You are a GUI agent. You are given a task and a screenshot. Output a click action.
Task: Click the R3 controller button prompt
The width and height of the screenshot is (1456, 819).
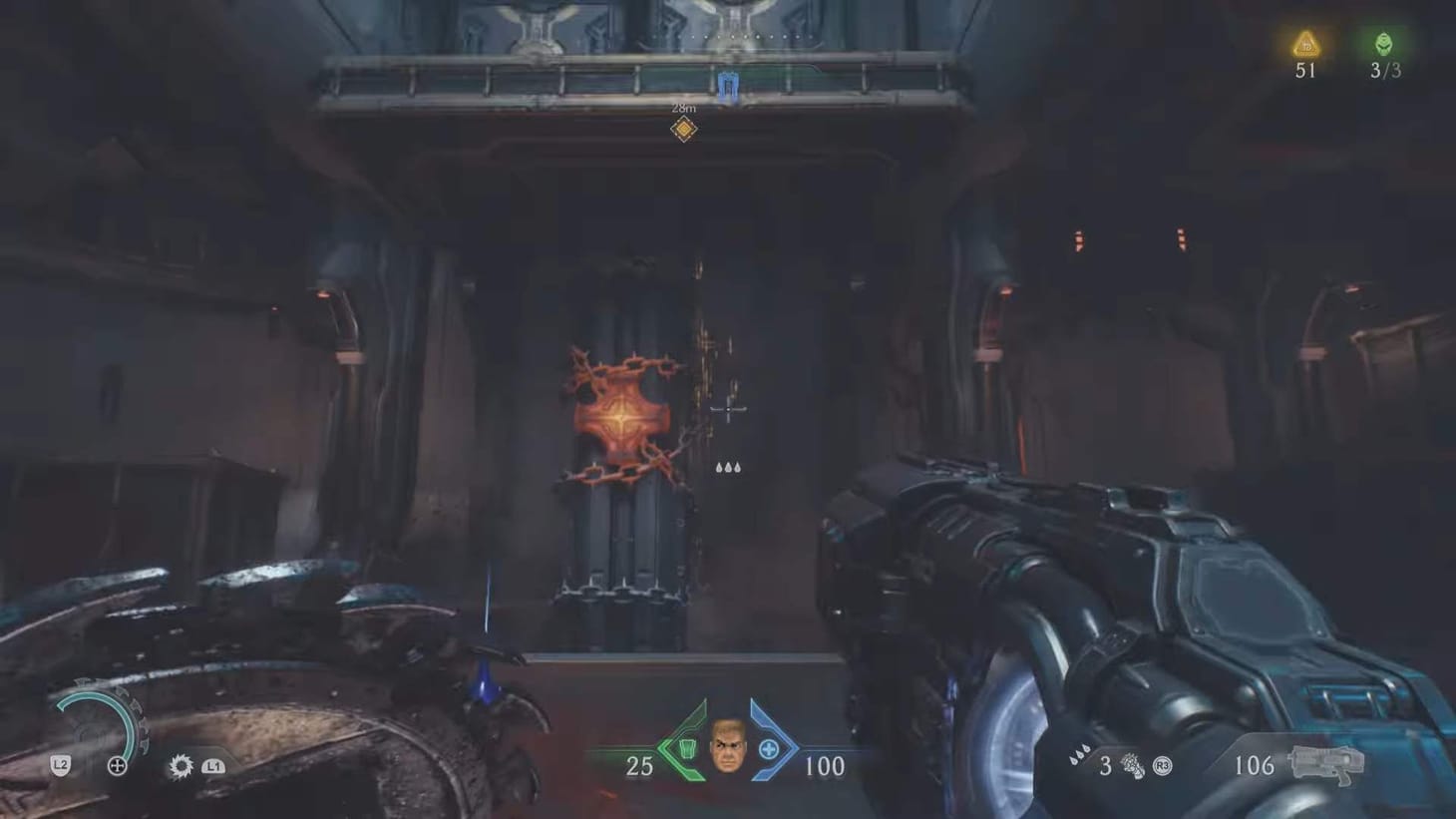pyautogui.click(x=1162, y=766)
